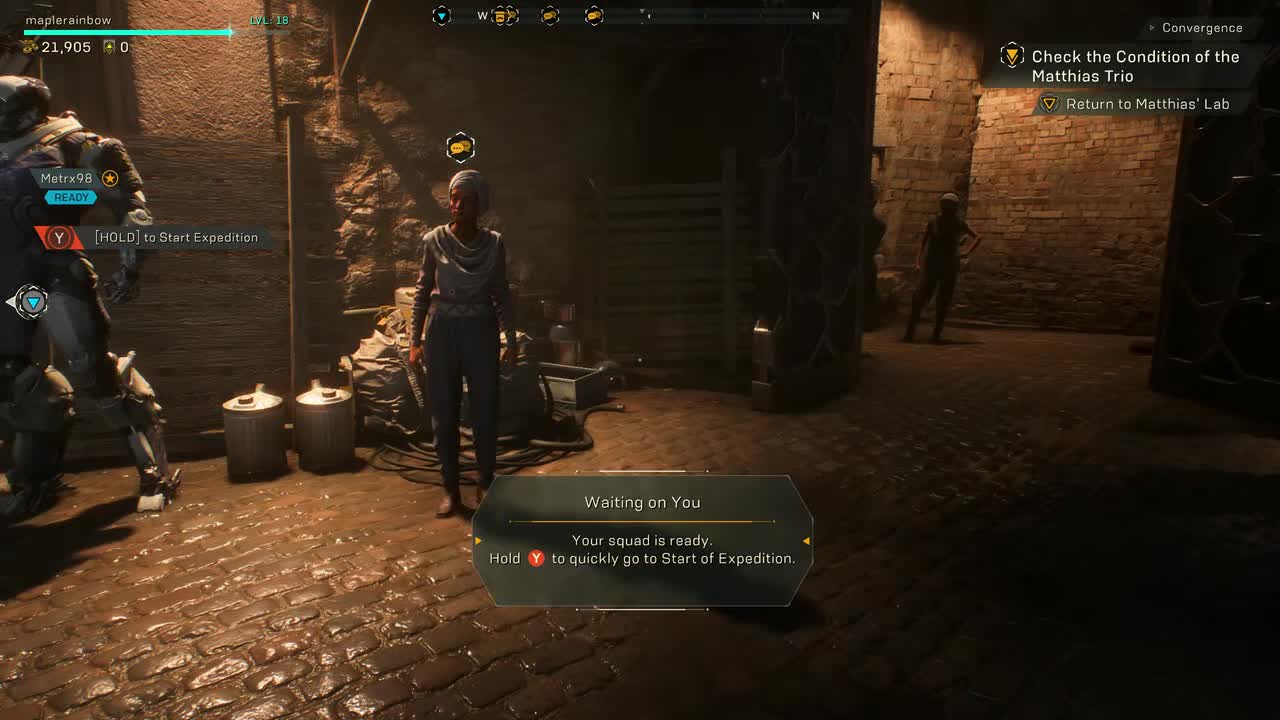Expand the Convergence panel chevron
Image resolution: width=1280 pixels, height=720 pixels.
1151,28
